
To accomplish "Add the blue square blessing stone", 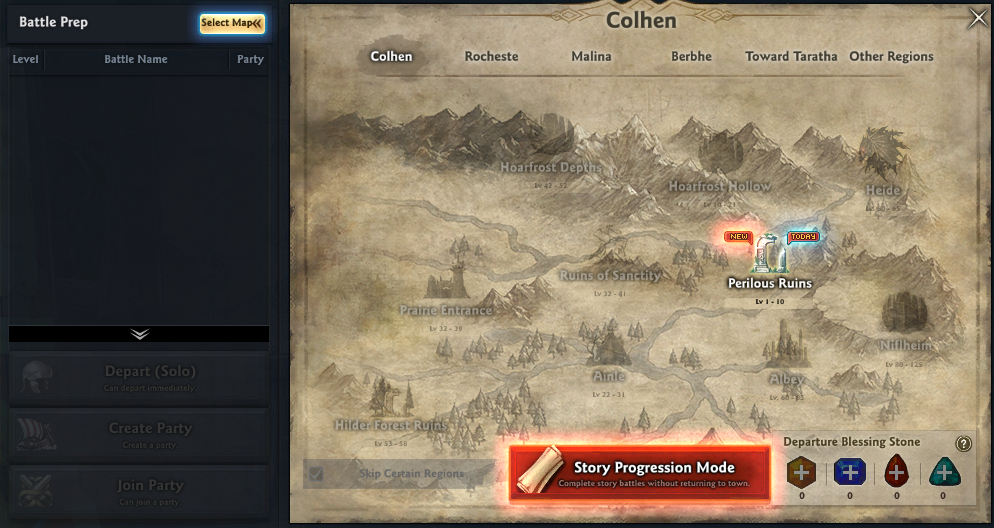I will coord(849,472).
